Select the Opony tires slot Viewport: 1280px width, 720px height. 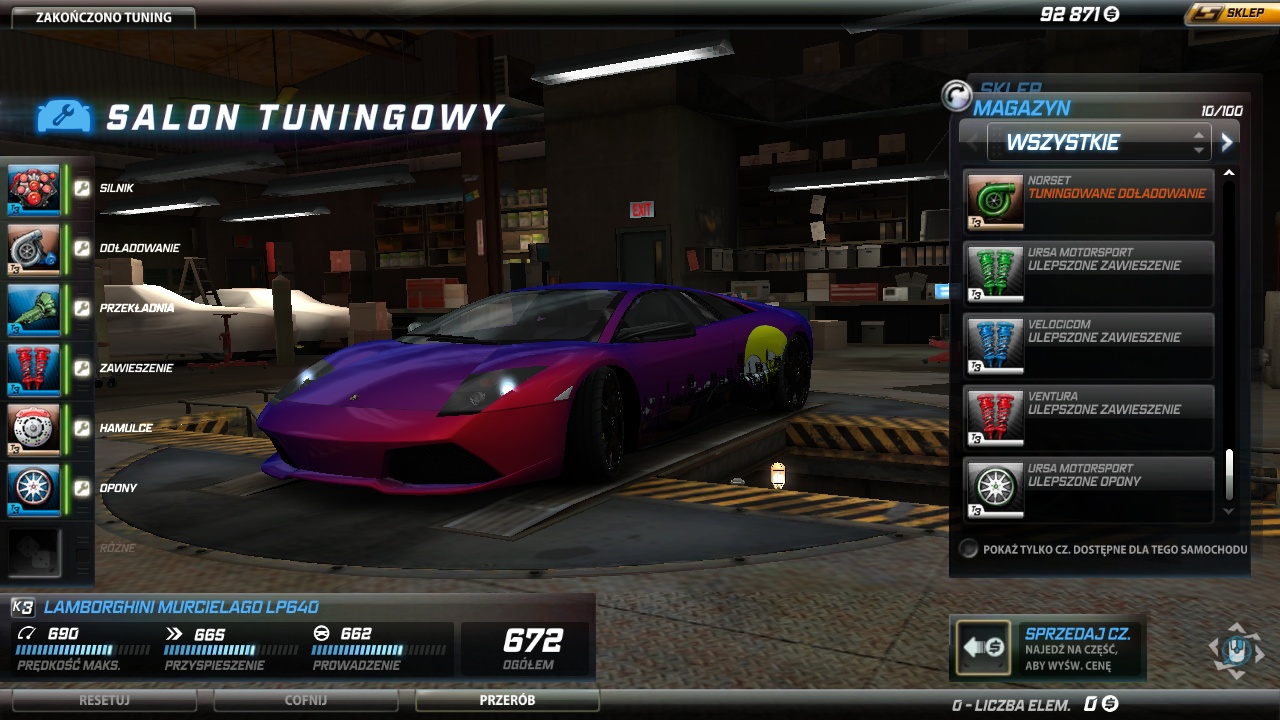coord(34,488)
